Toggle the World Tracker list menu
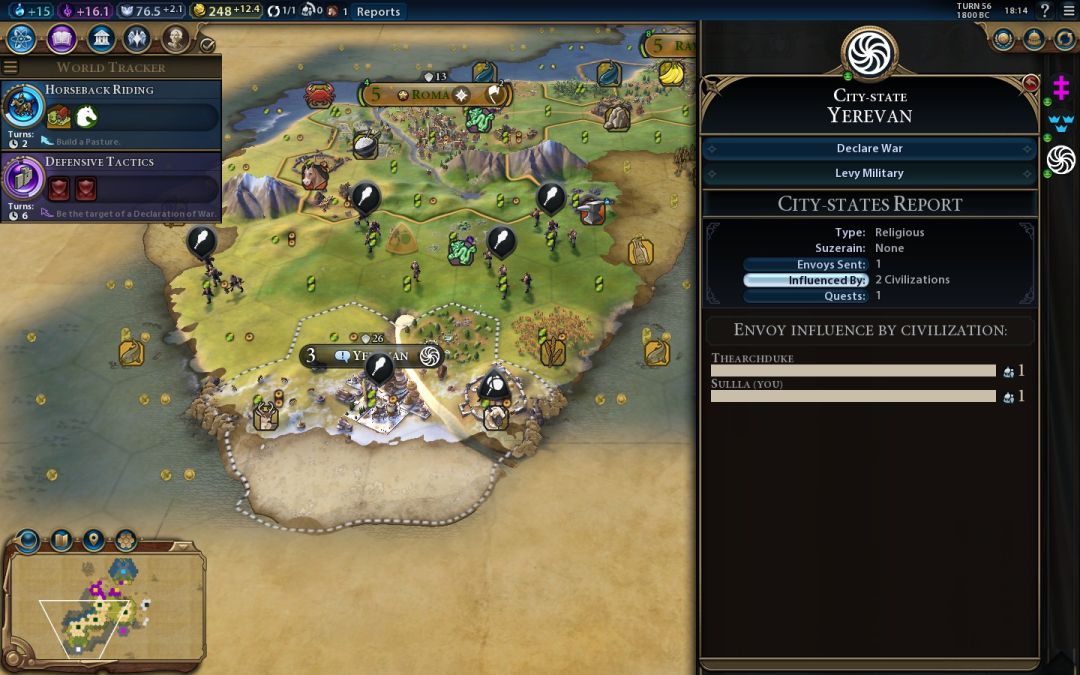Viewport: 1080px width, 675px height. (11, 68)
